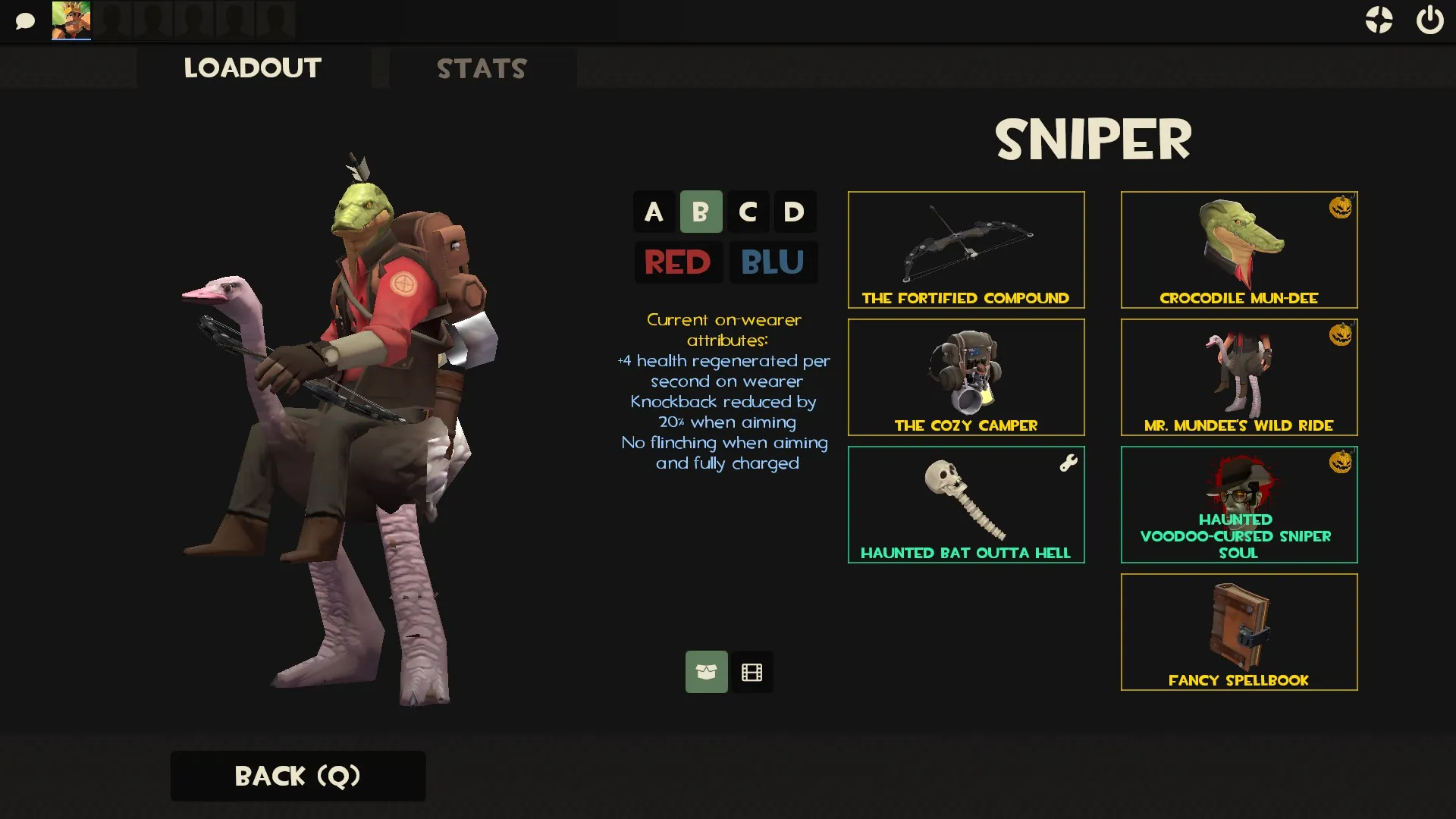This screenshot has width=1456, height=819.
Task: Pick loadout preset D
Action: 794,212
